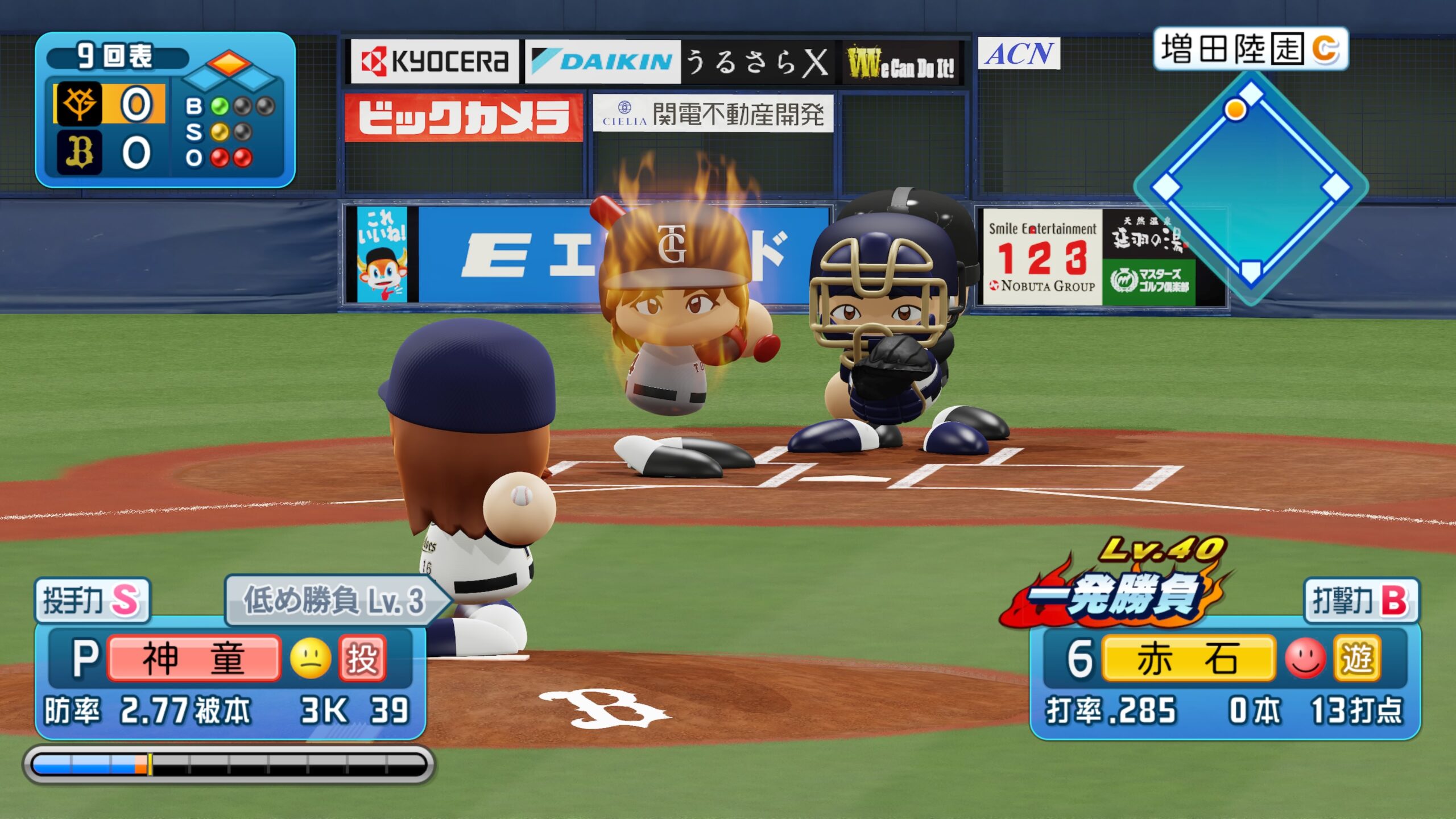Click the Buffaloes B logo on scoreboard

pos(79,152)
